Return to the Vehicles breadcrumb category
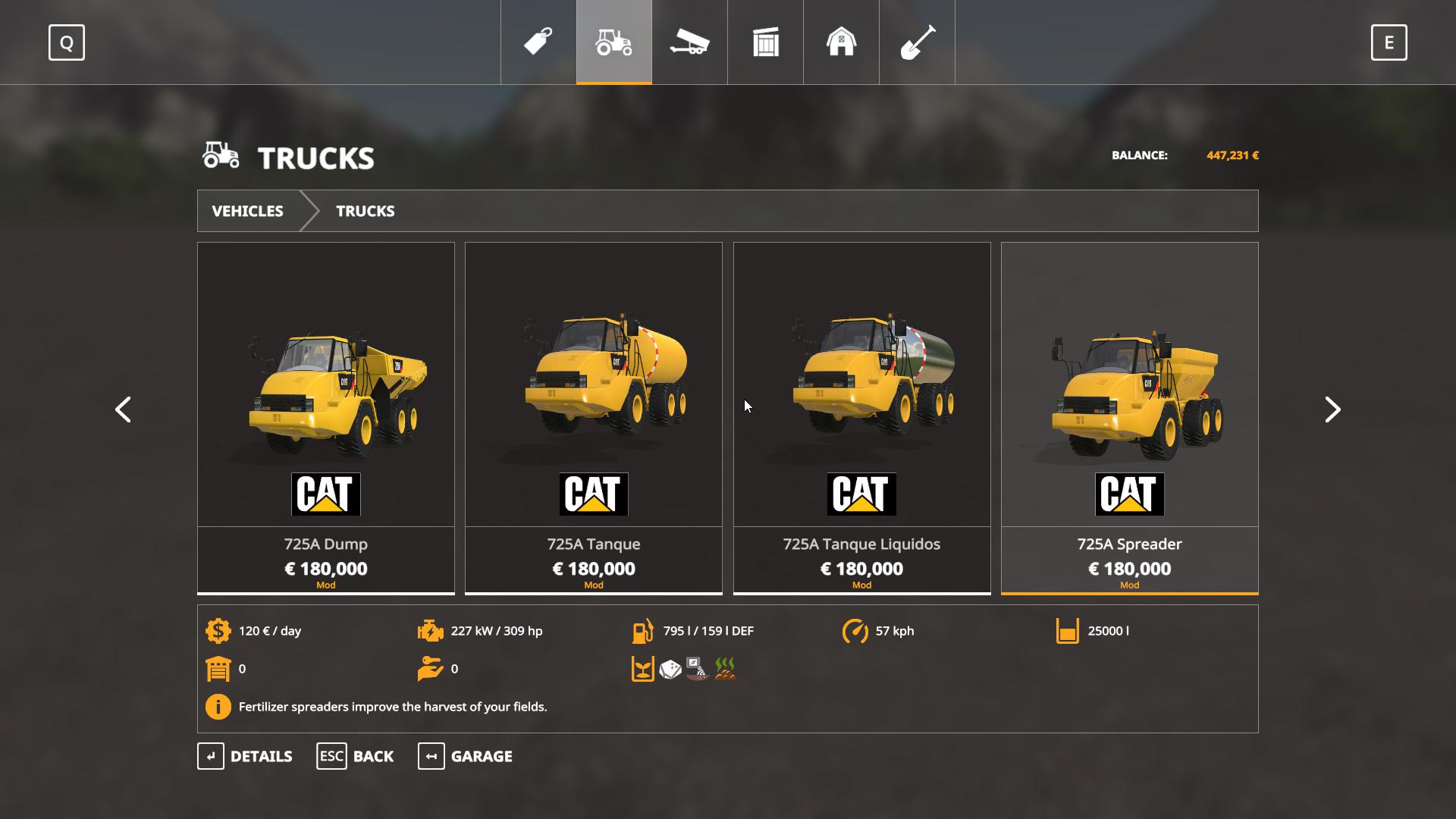This screenshot has height=819, width=1456. (247, 211)
